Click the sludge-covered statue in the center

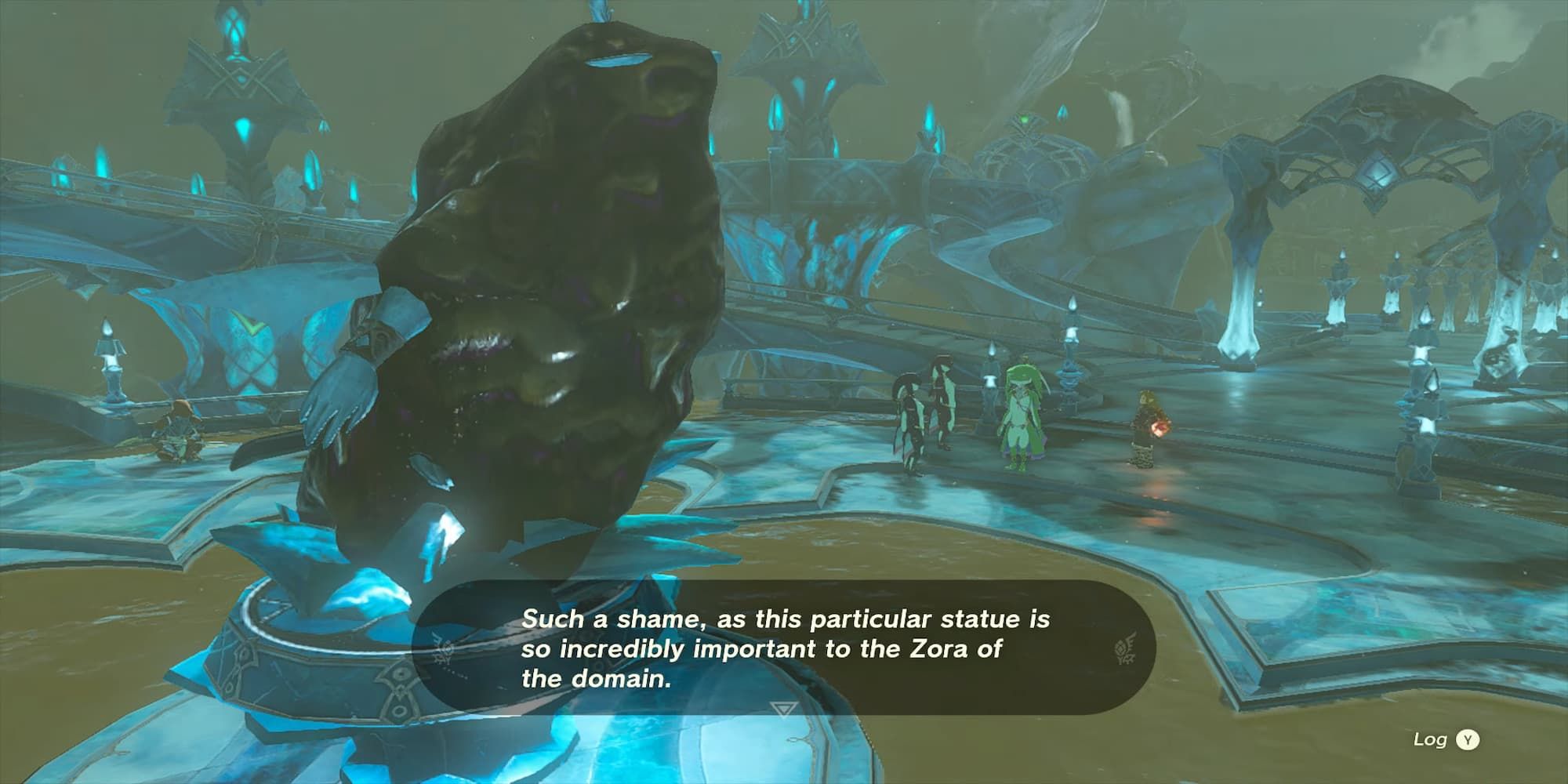click(x=549, y=274)
